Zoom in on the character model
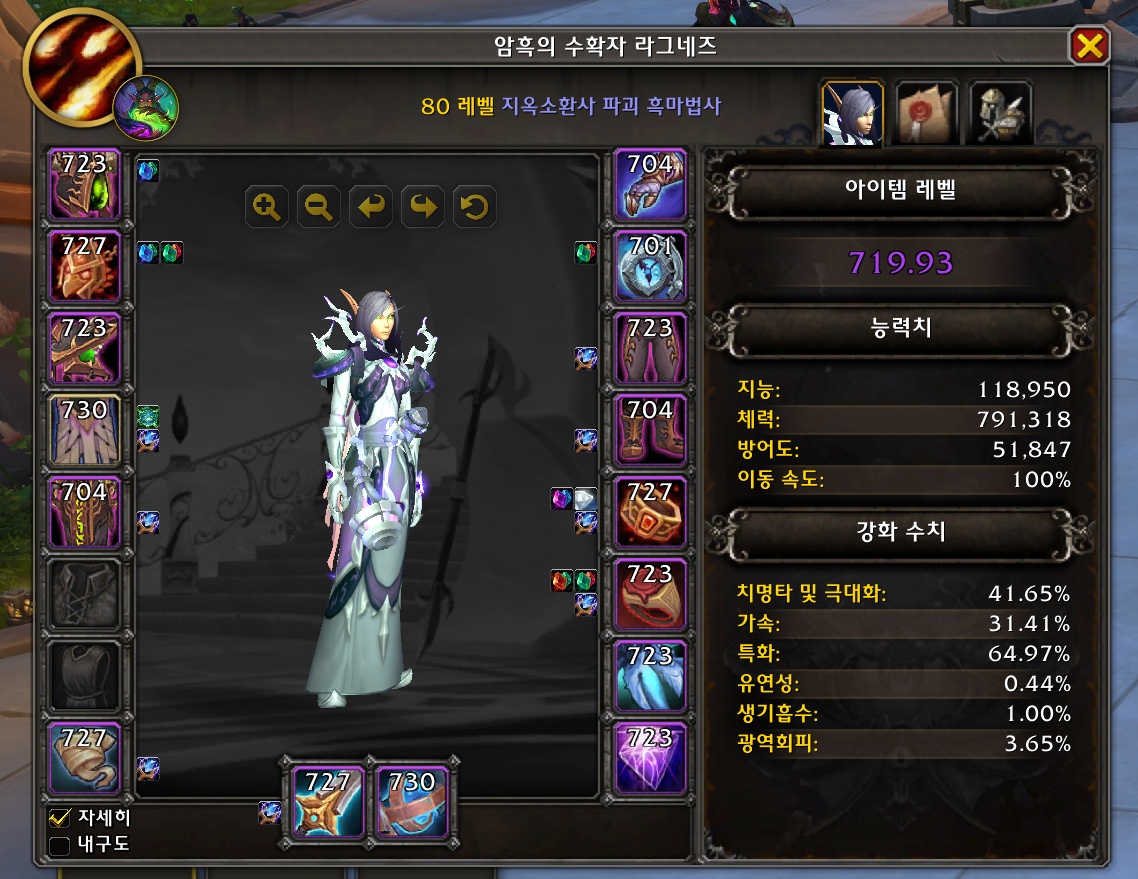 point(267,207)
